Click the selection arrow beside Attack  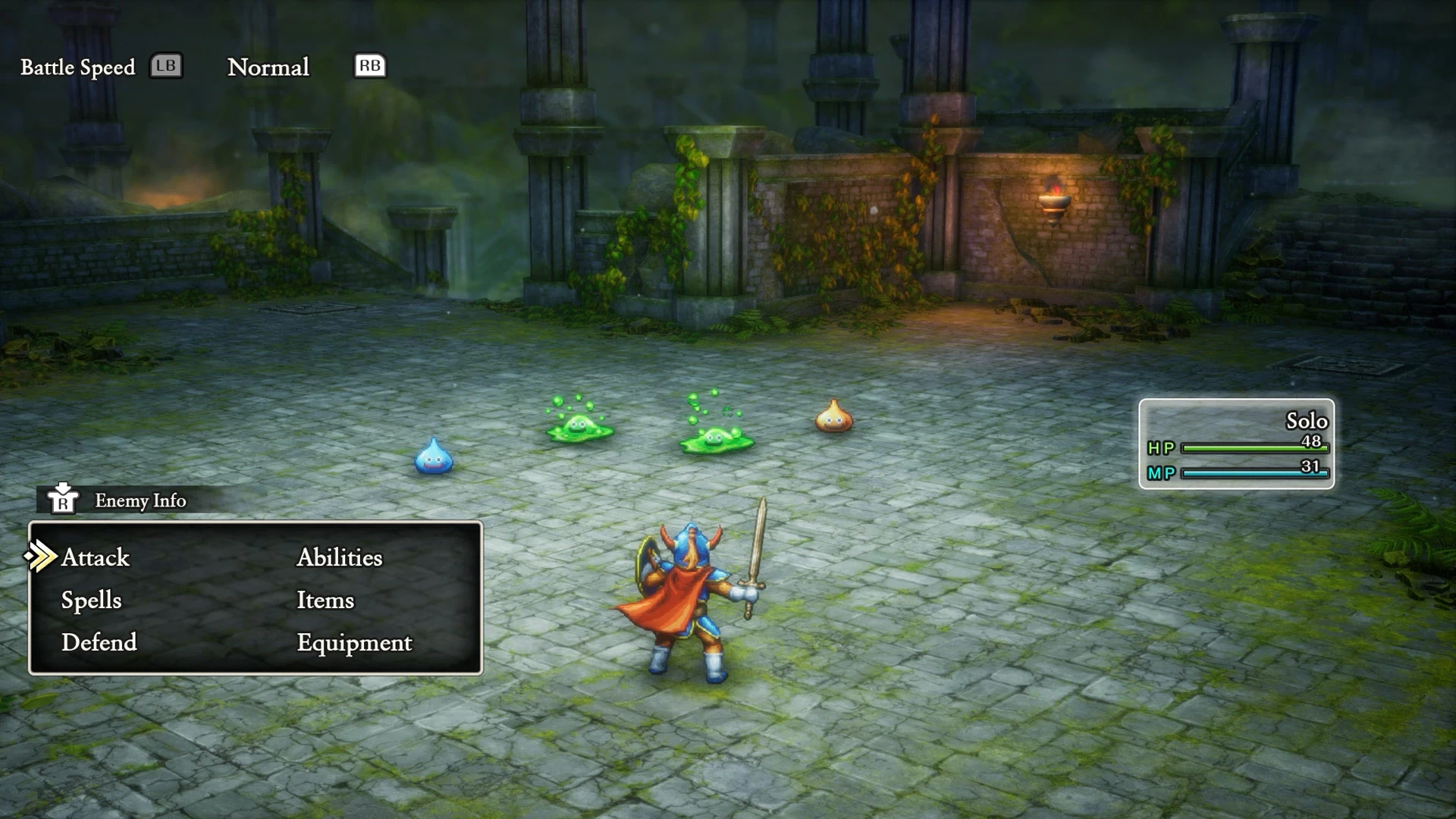click(x=42, y=557)
